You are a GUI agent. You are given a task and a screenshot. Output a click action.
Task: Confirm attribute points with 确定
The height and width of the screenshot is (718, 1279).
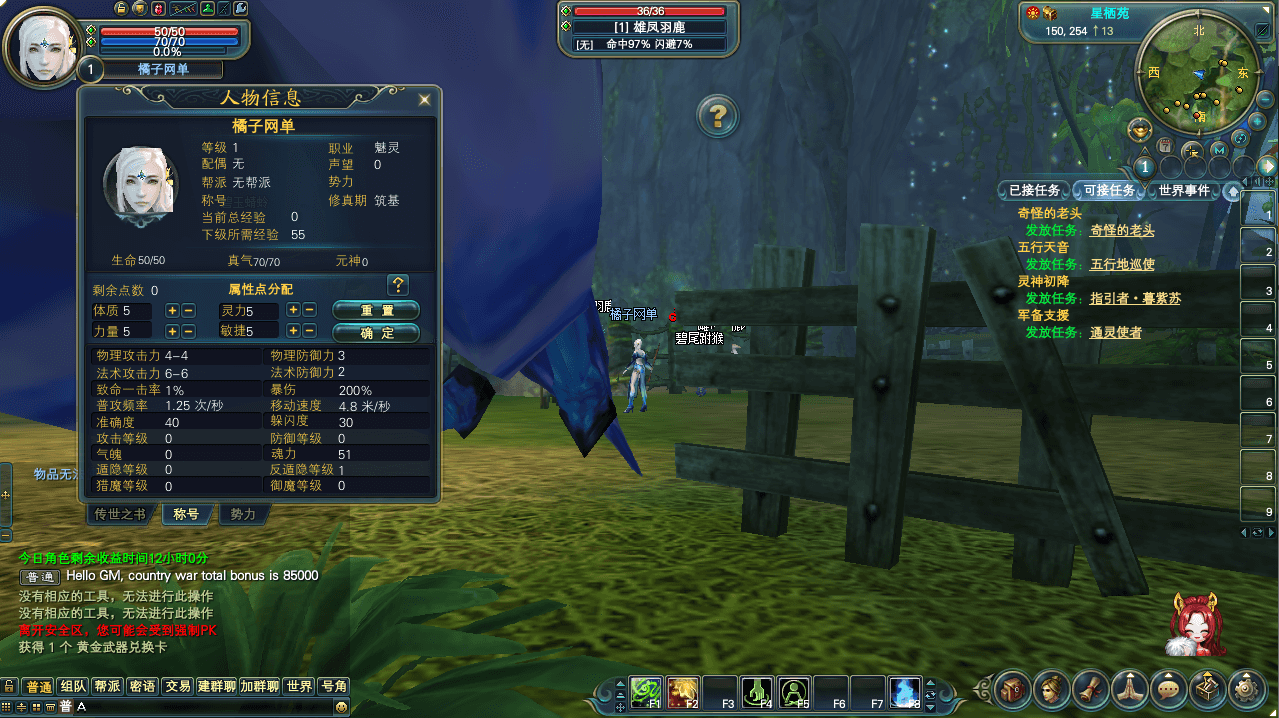pyautogui.click(x=376, y=332)
